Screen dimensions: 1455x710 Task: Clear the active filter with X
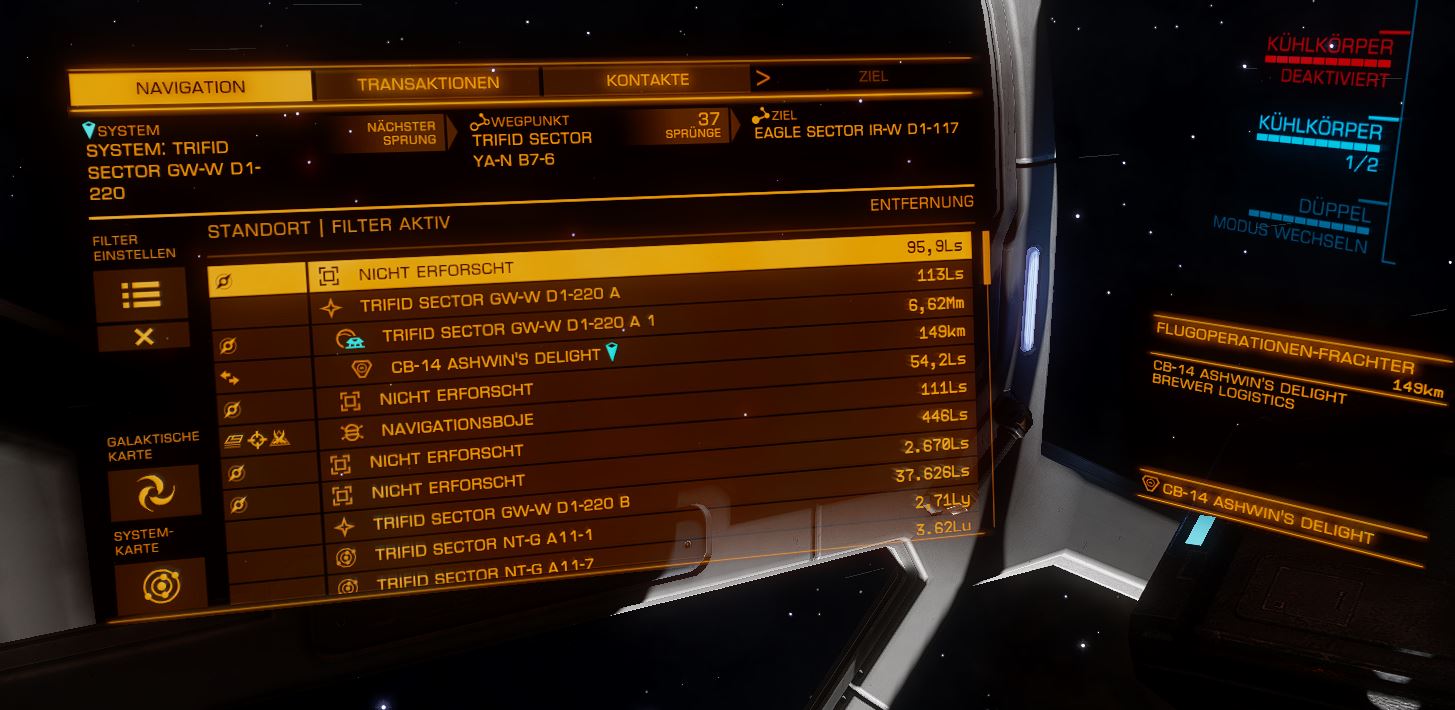[143, 337]
